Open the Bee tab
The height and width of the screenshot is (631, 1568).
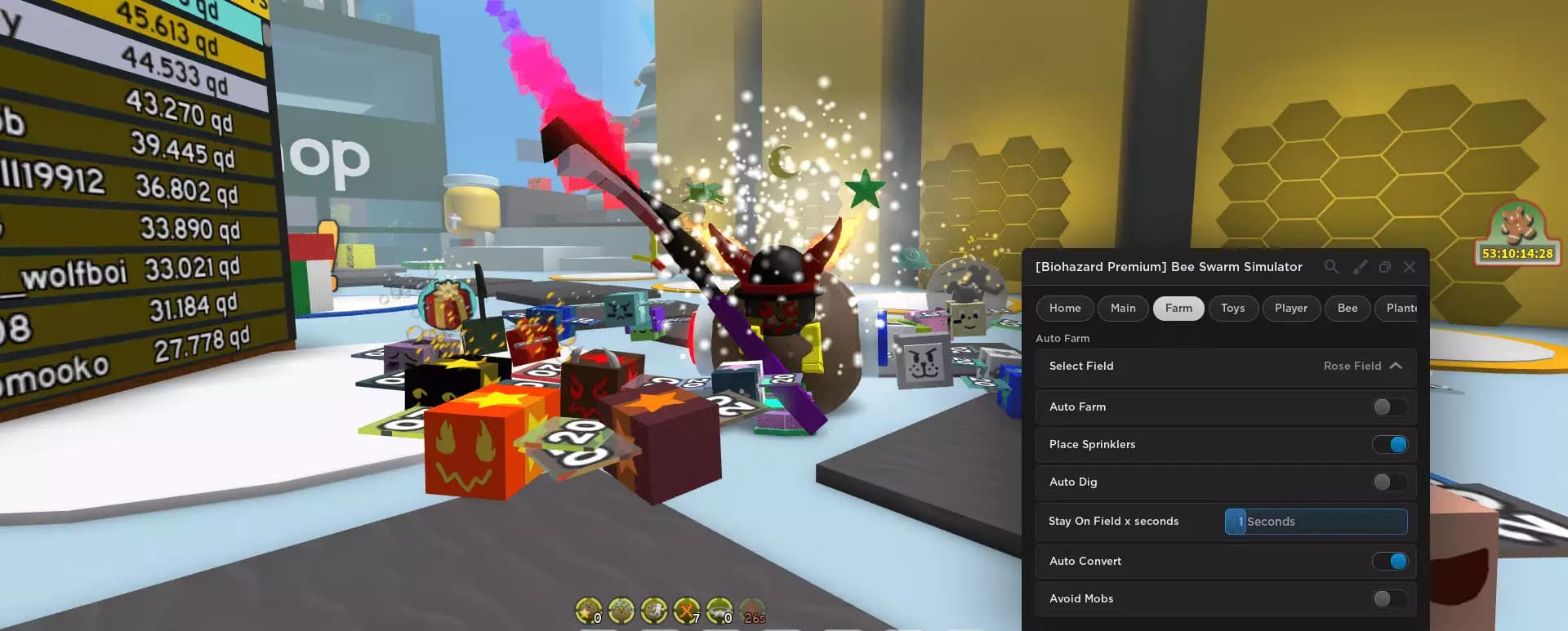[x=1347, y=308]
